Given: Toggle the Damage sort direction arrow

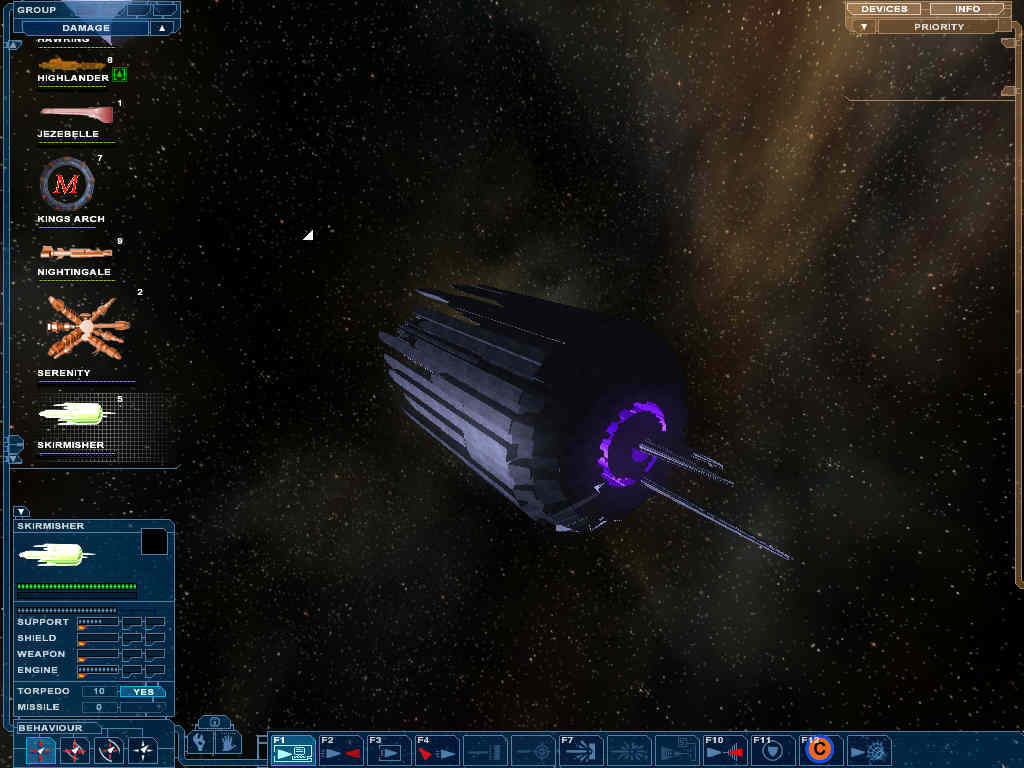Looking at the screenshot, I should (161, 28).
